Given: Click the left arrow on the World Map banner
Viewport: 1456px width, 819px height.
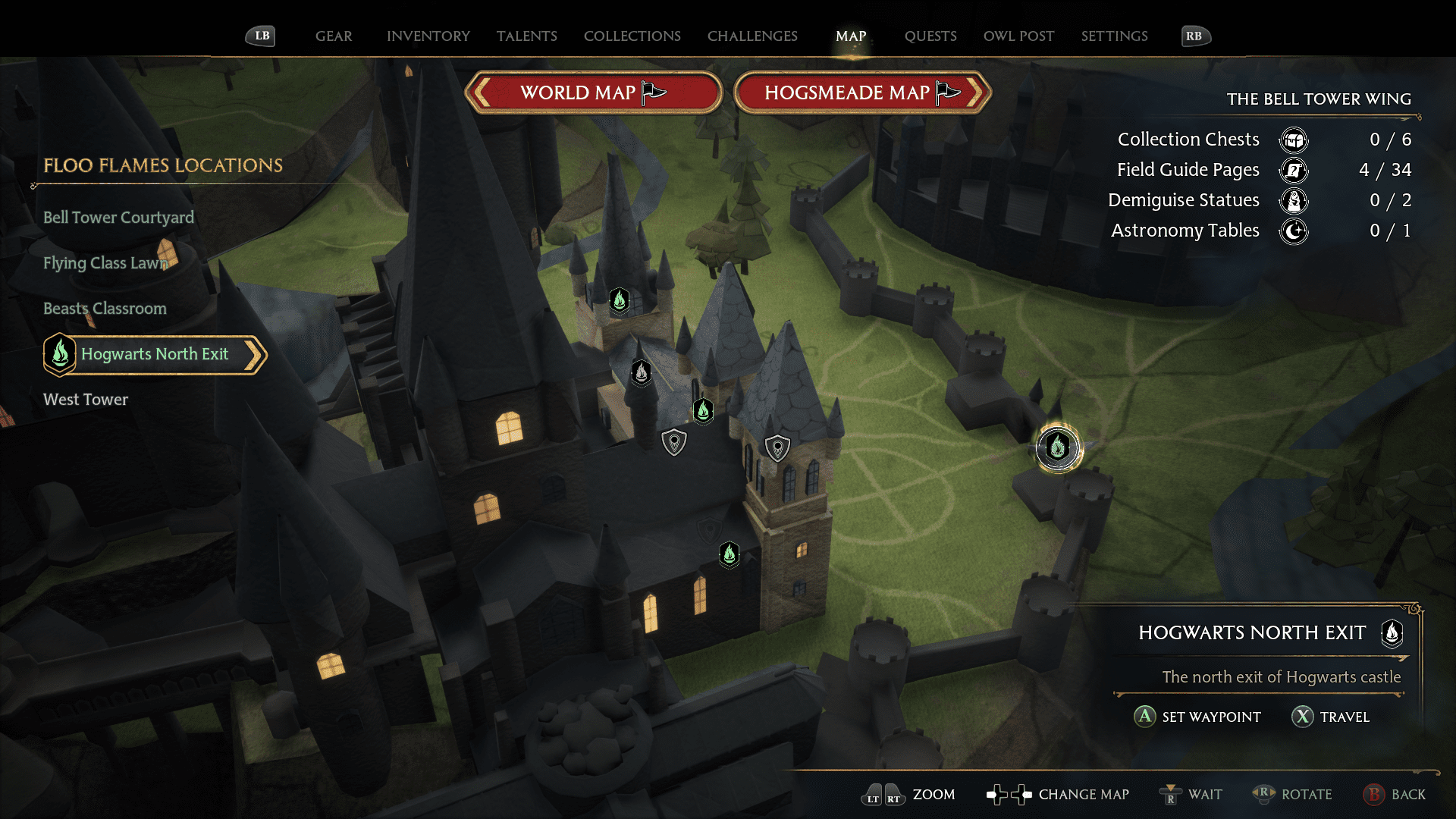Looking at the screenshot, I should [x=480, y=92].
